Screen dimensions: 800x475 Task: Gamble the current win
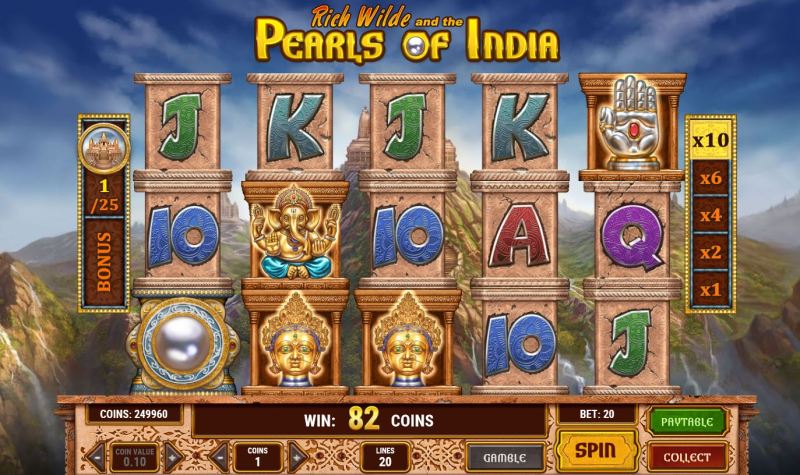(505, 456)
